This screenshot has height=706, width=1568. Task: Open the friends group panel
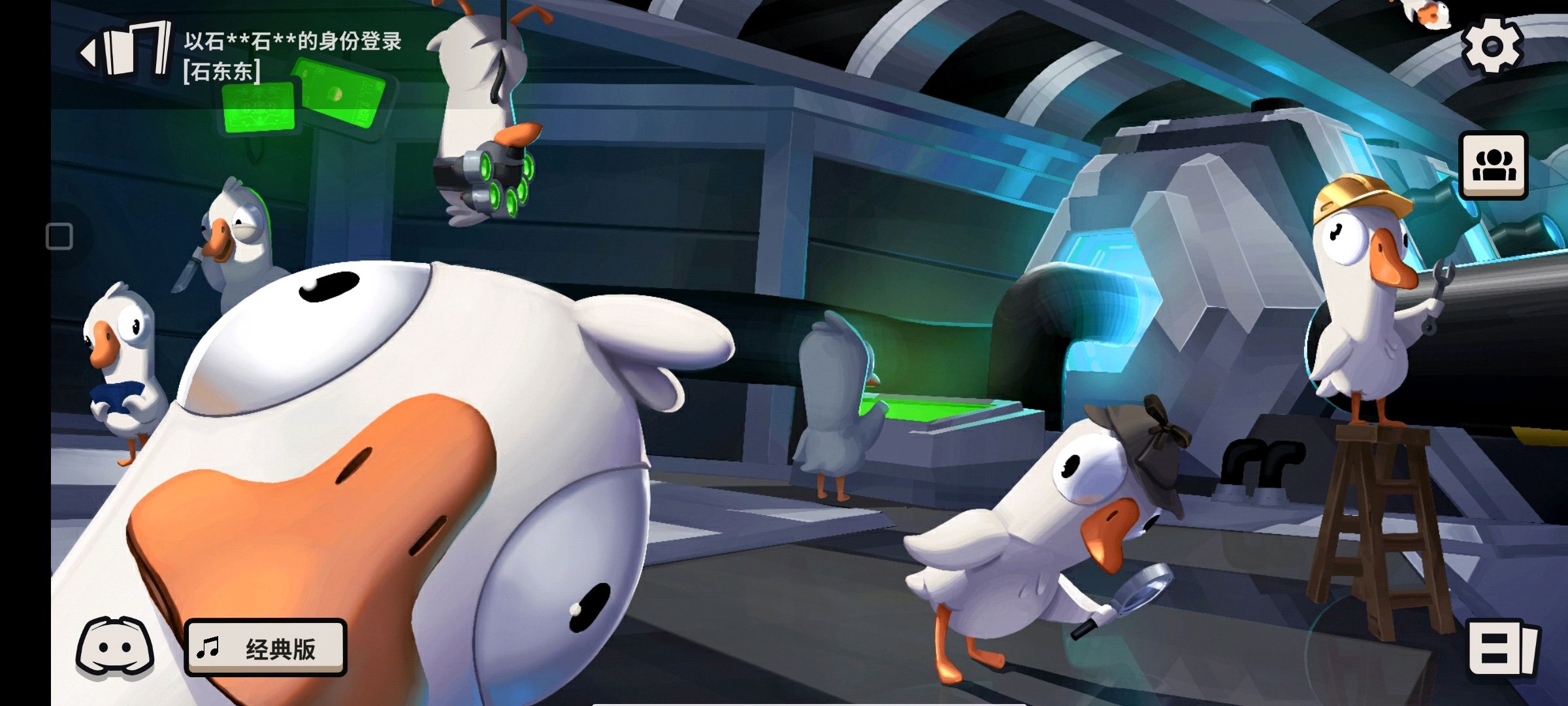(1493, 165)
